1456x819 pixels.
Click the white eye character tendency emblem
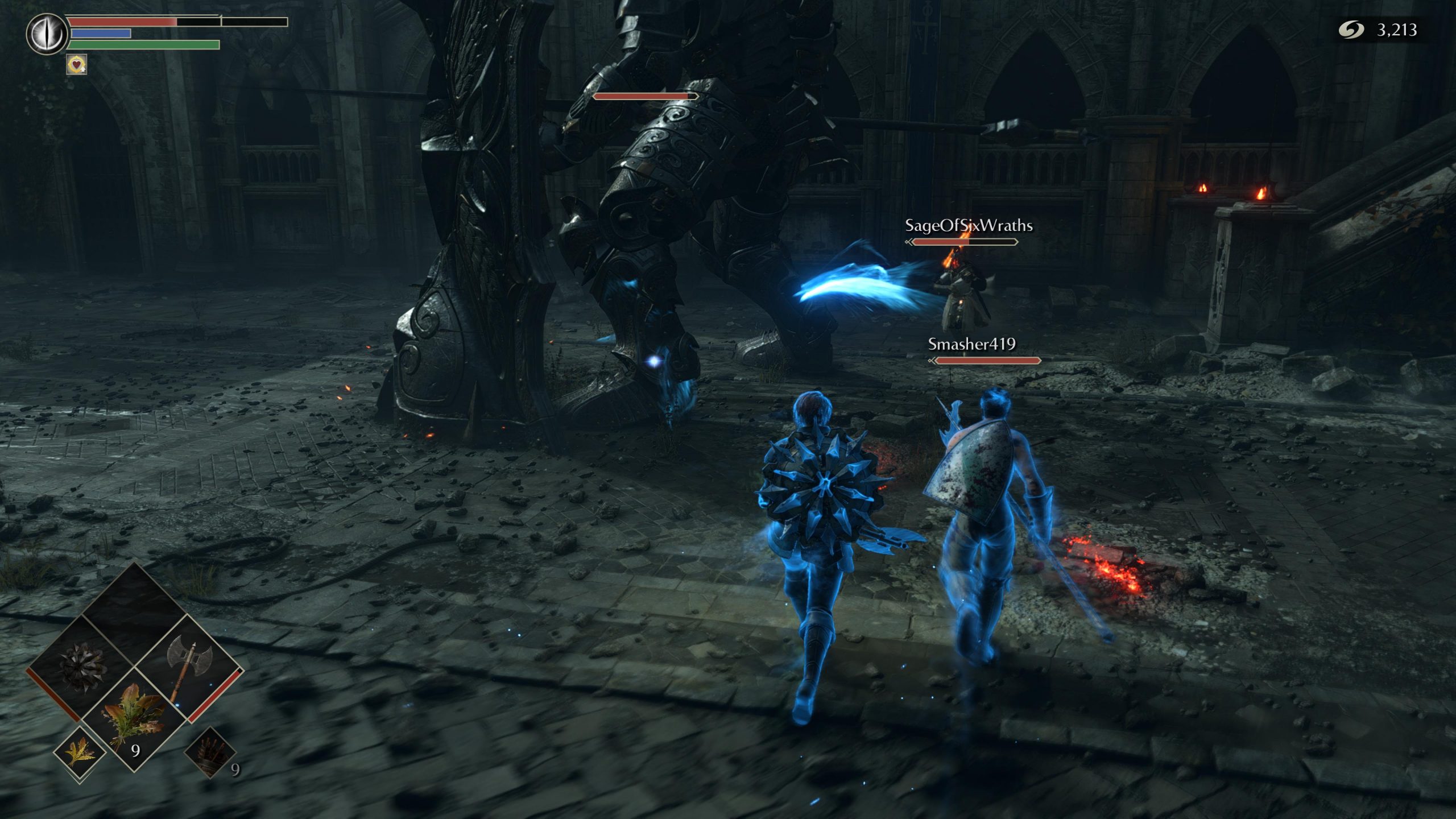47,34
